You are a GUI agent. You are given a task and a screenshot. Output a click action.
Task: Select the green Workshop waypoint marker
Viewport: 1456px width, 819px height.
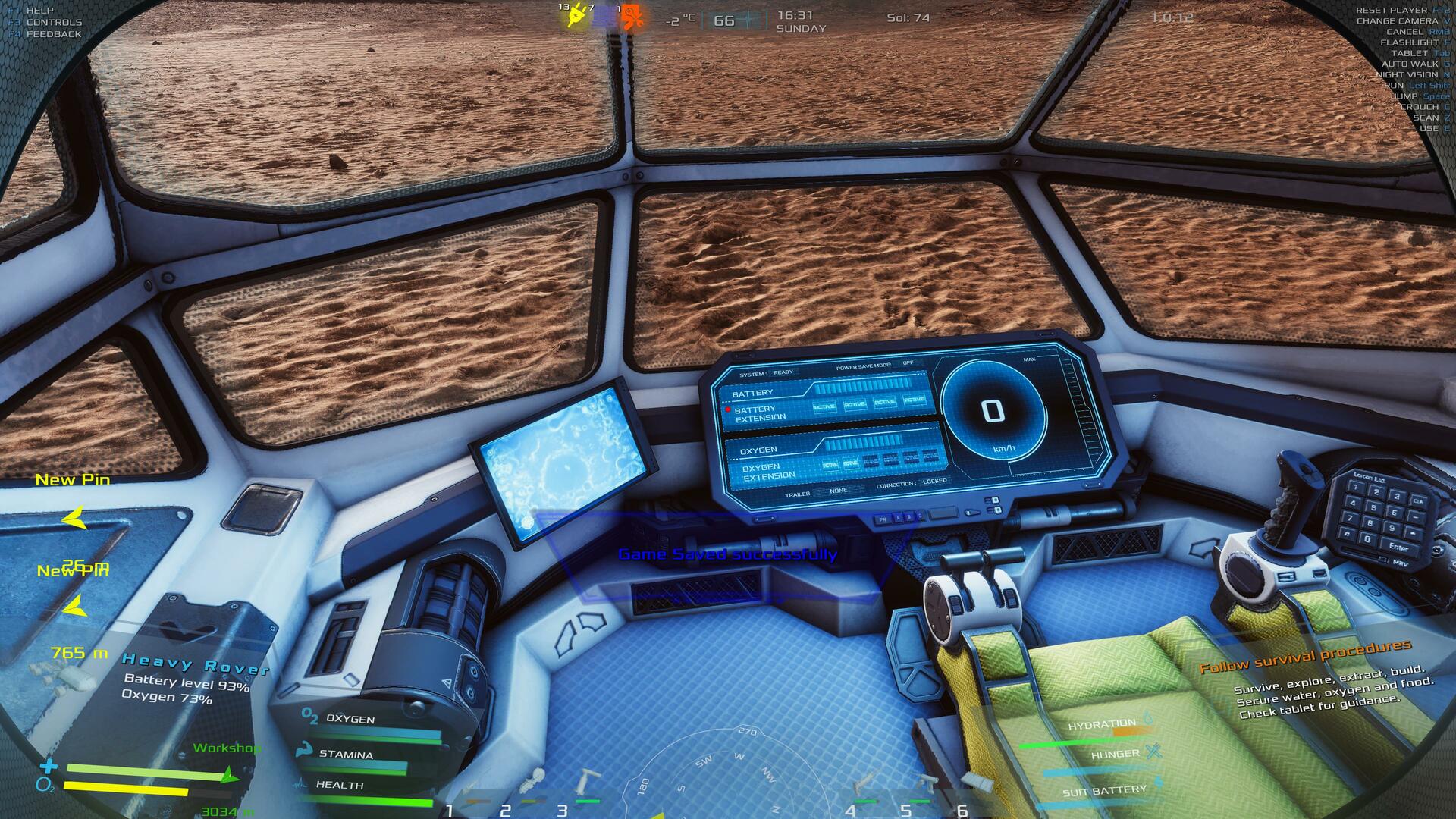[x=228, y=775]
